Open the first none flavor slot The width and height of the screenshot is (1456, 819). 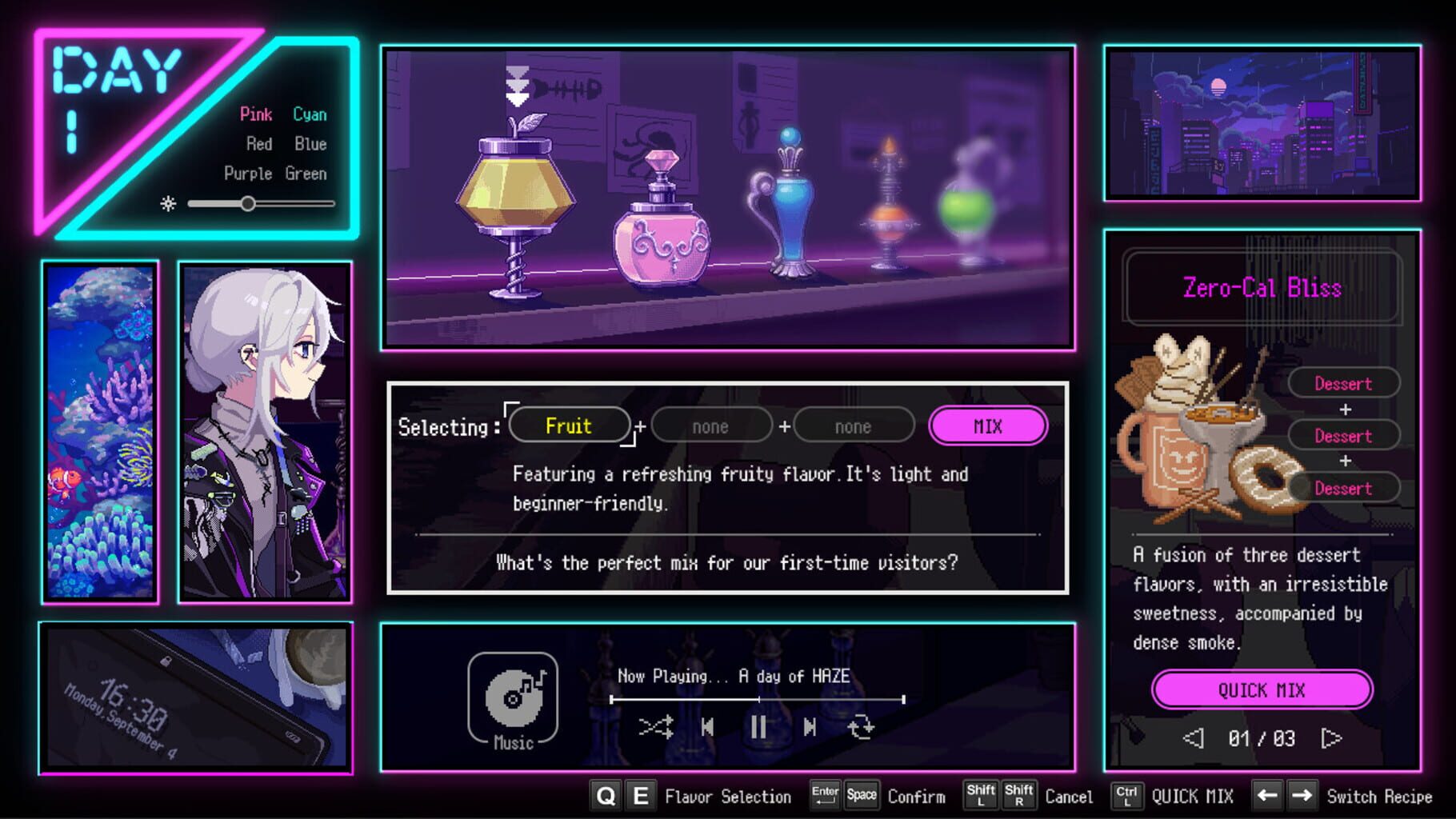[x=711, y=425]
